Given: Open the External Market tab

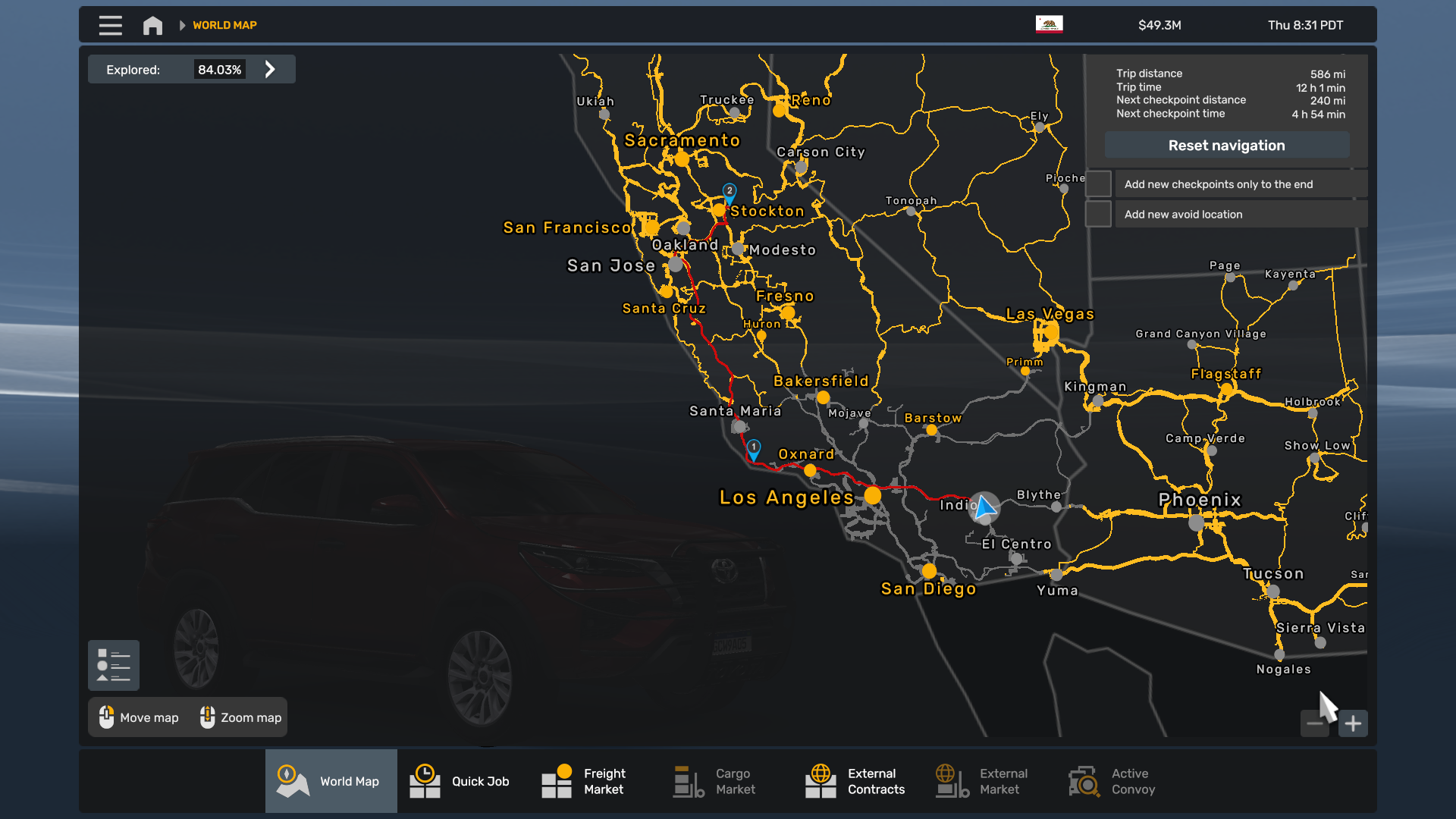Looking at the screenshot, I should pyautogui.click(x=950, y=781).
